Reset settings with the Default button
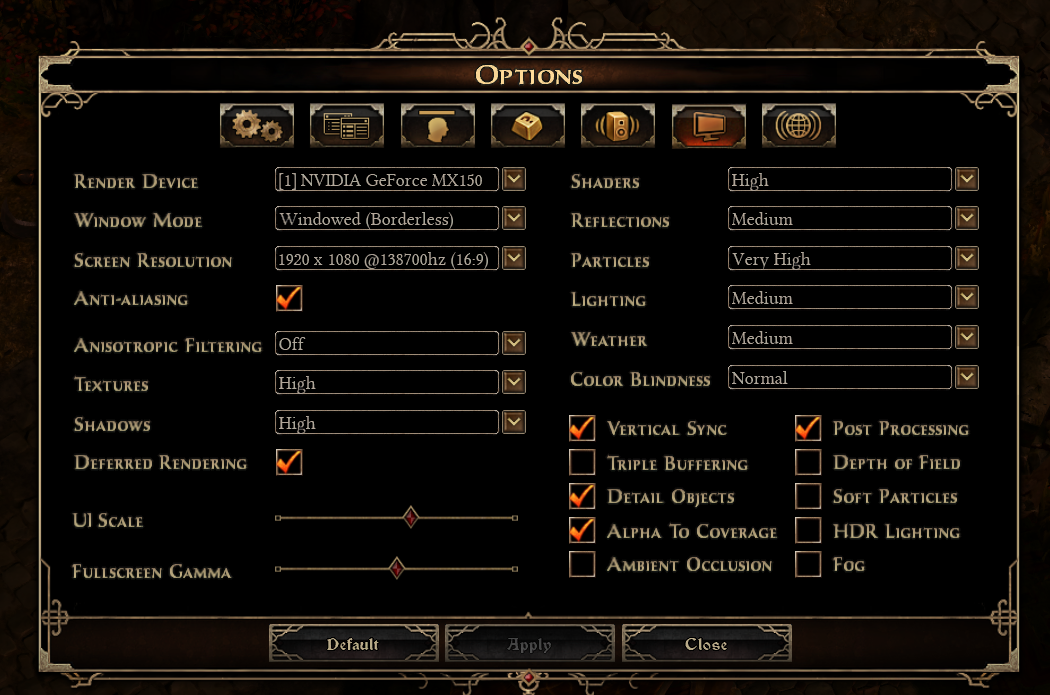 pyautogui.click(x=353, y=645)
